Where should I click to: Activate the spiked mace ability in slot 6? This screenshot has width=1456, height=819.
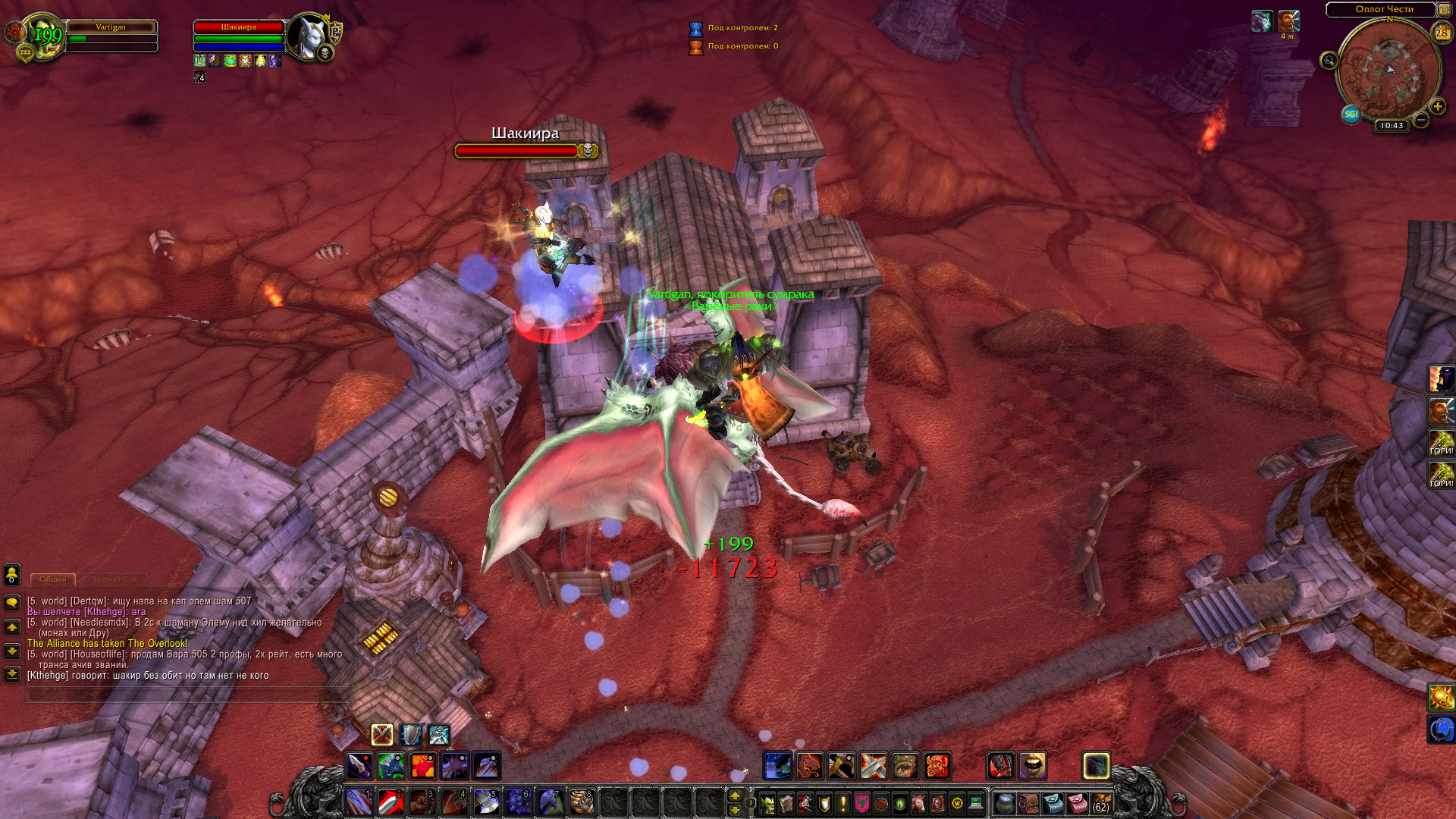click(518, 802)
